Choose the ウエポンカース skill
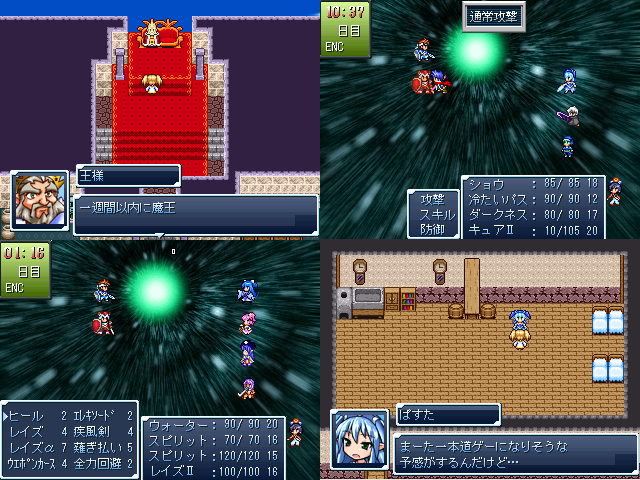The width and height of the screenshot is (640, 480). [35, 463]
